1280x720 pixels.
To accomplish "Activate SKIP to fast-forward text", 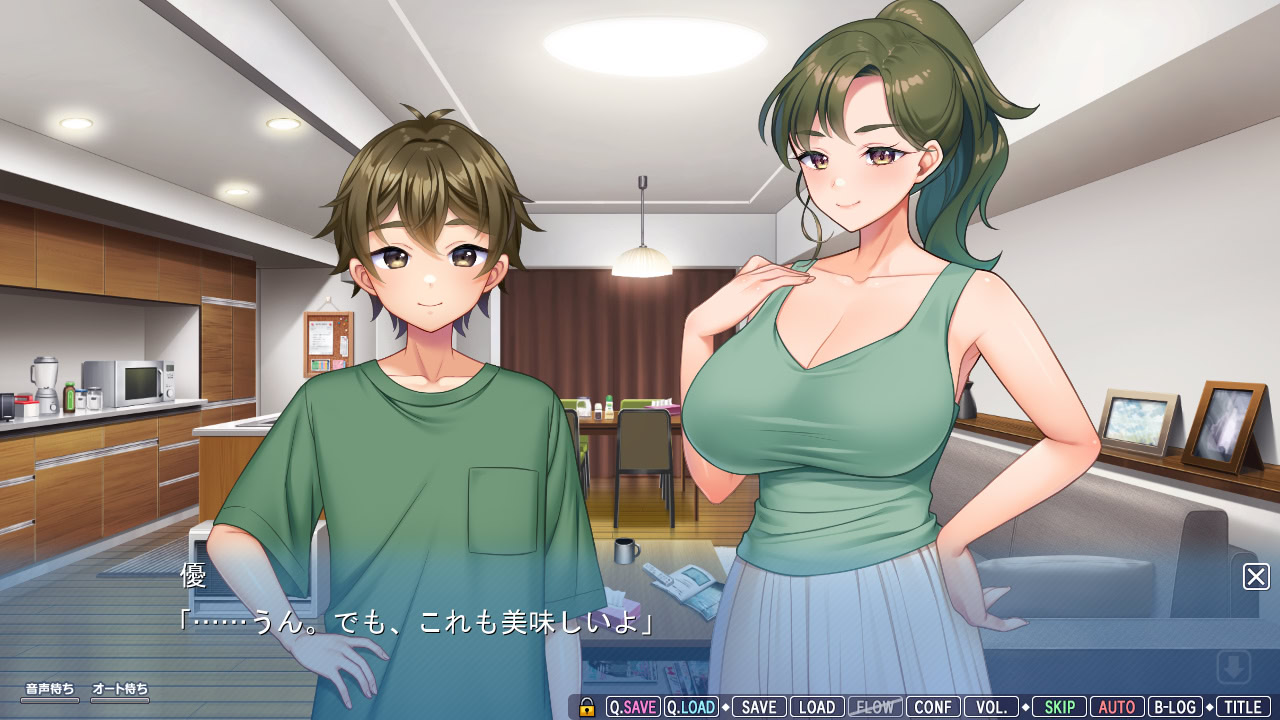I will pyautogui.click(x=1059, y=707).
